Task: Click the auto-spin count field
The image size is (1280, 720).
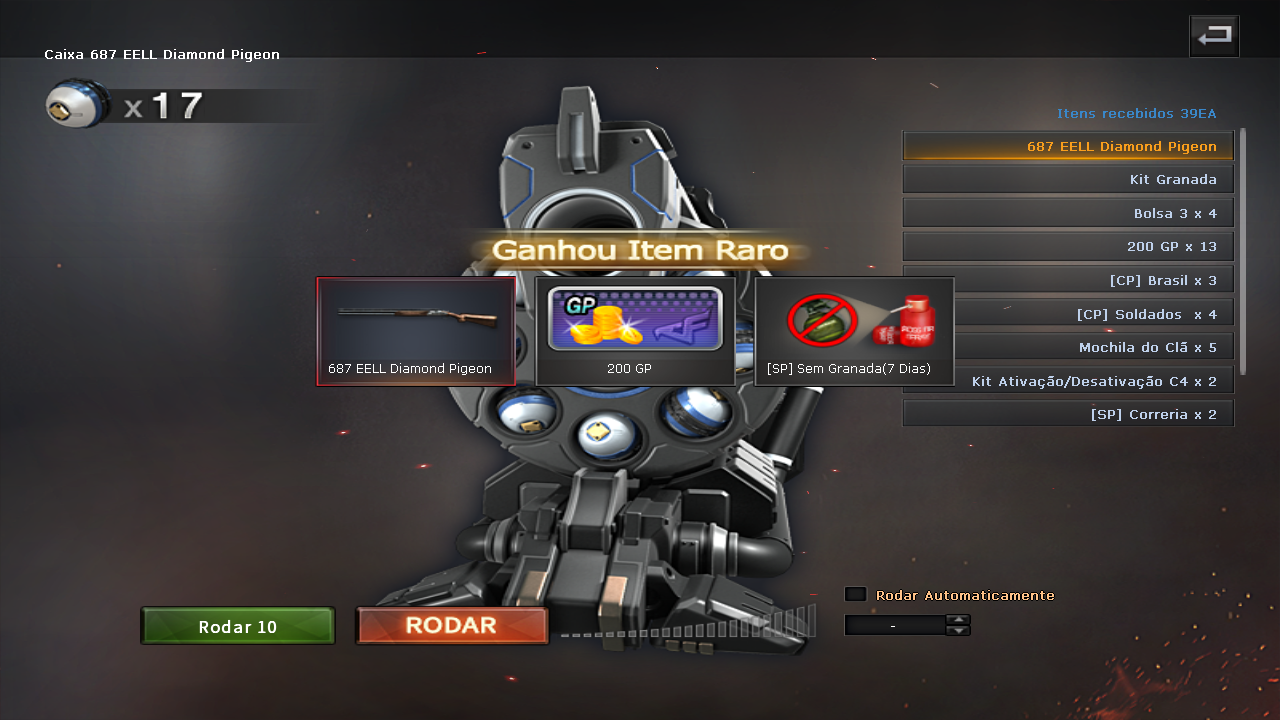Action: (894, 626)
